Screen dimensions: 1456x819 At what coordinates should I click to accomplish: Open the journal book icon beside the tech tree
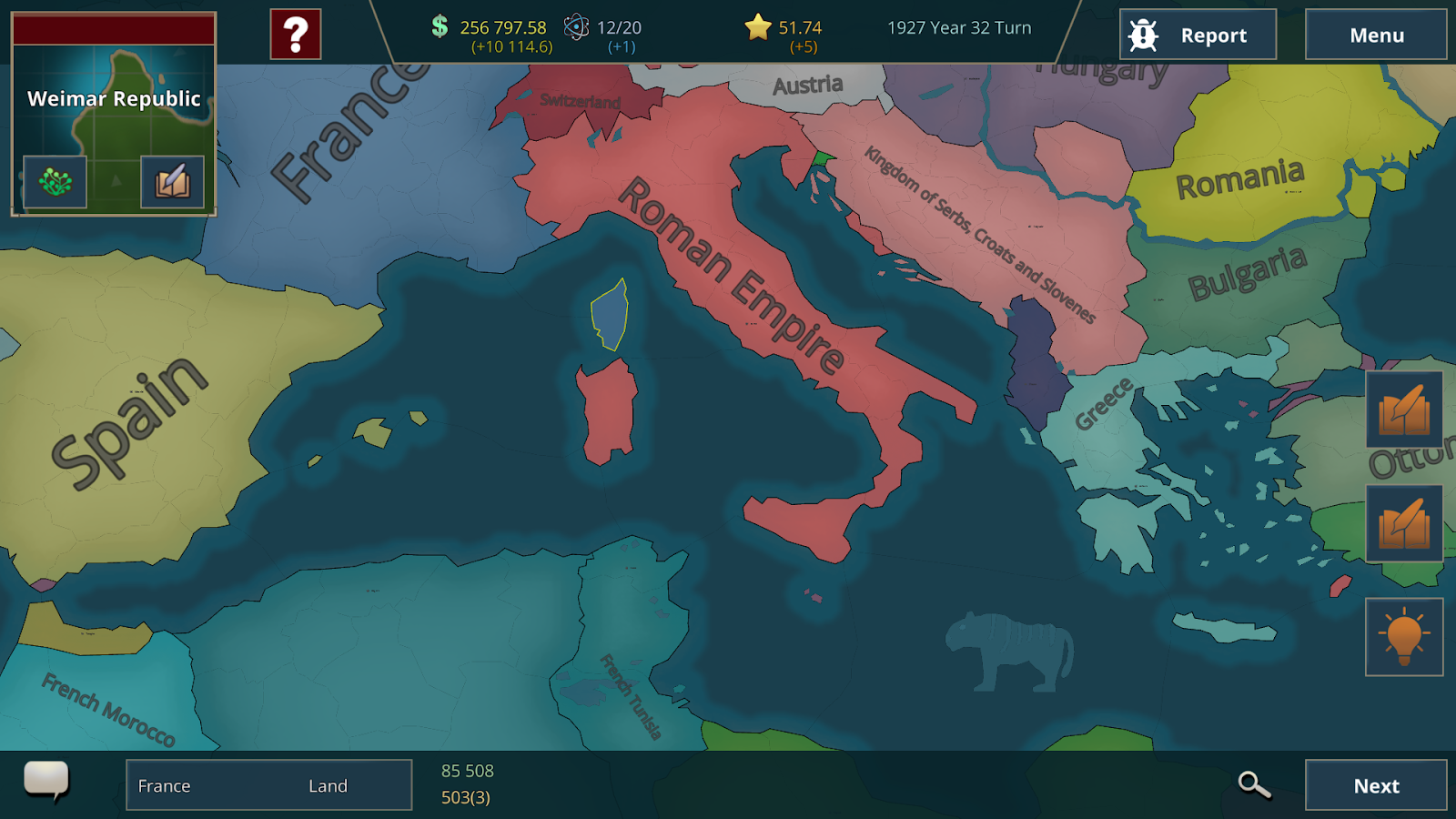(173, 181)
